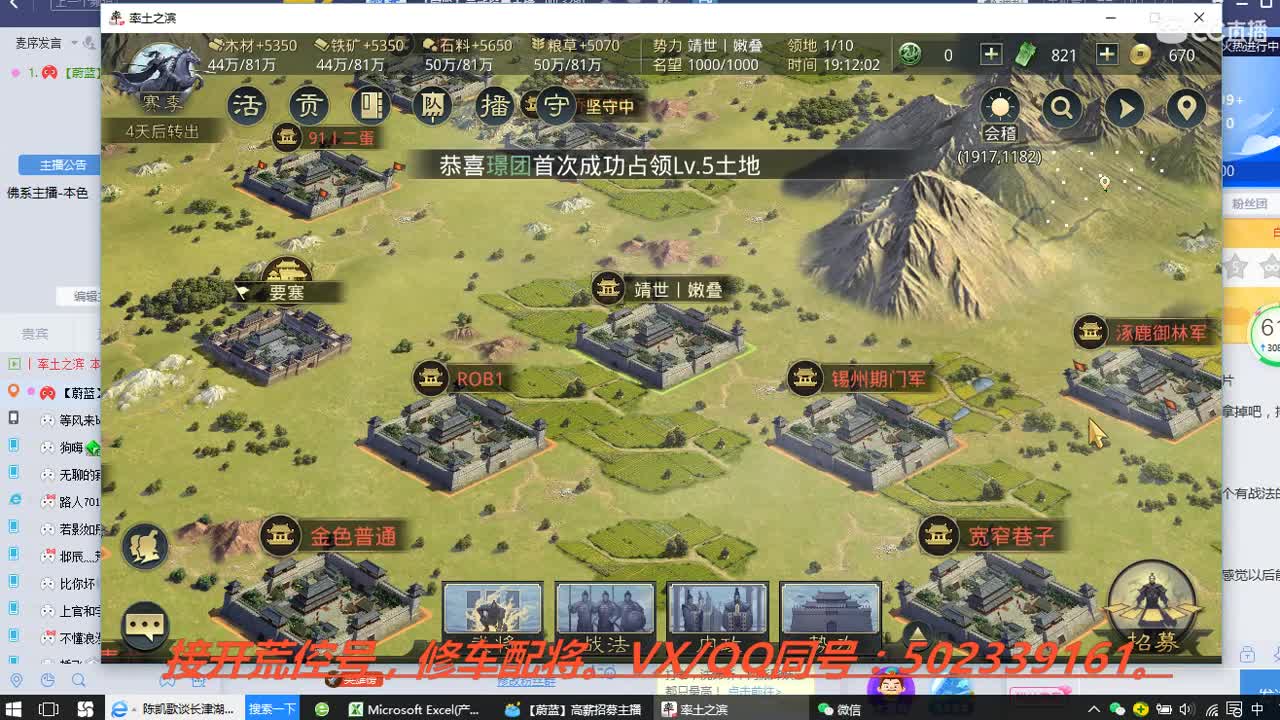Click the plus button next to jade 821

[991, 55]
